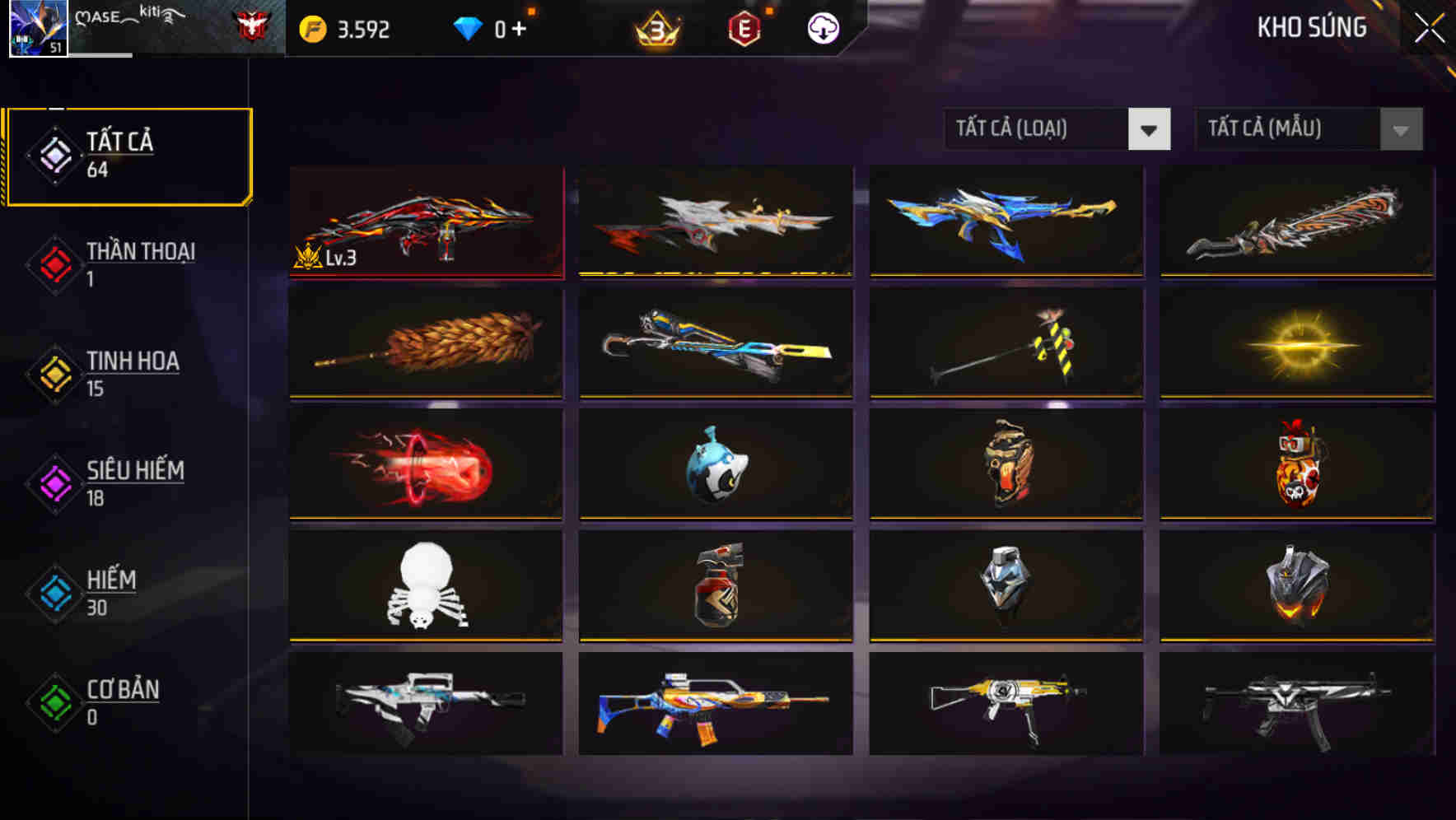Expand the type filter via its arrow button
The width and height of the screenshot is (1456, 820).
click(x=1150, y=129)
